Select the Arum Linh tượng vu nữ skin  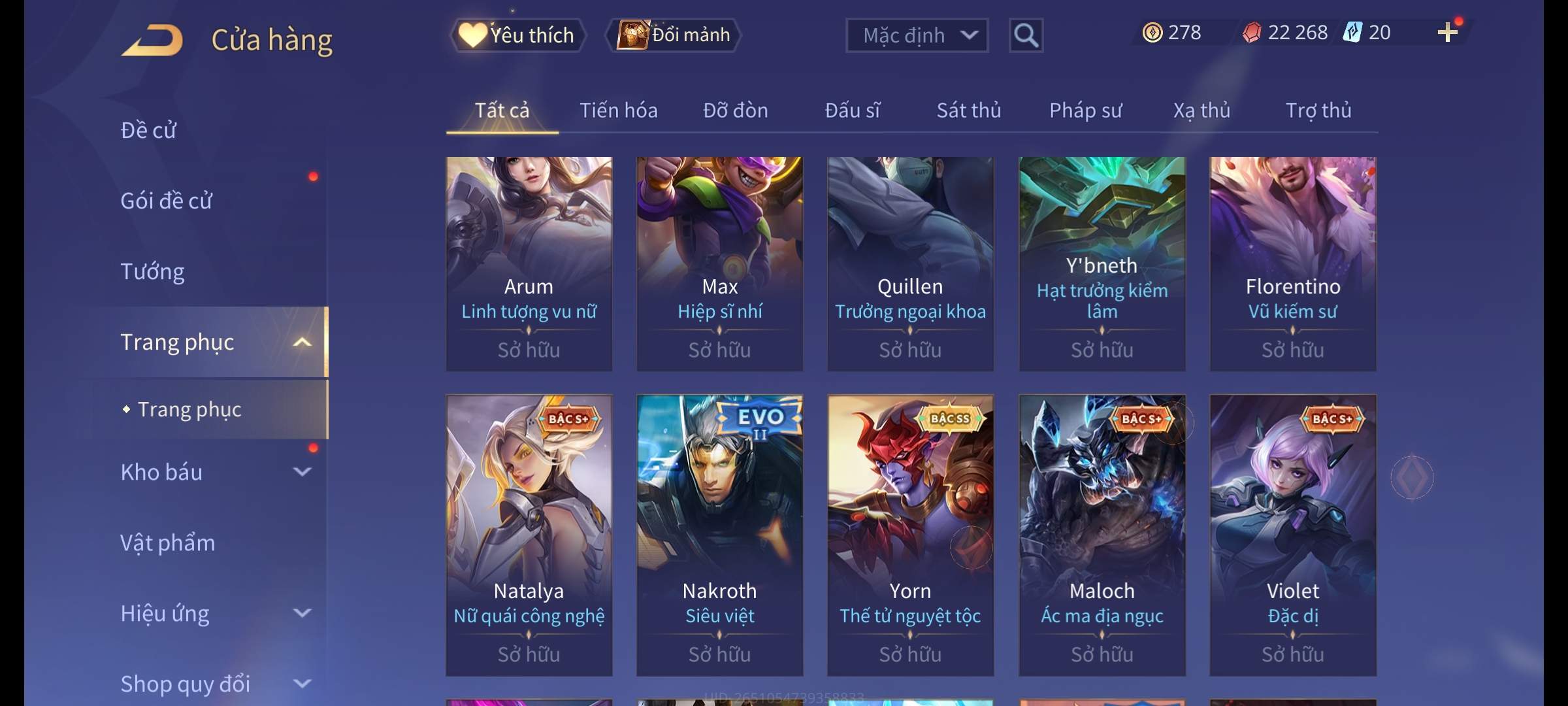pyautogui.click(x=529, y=263)
